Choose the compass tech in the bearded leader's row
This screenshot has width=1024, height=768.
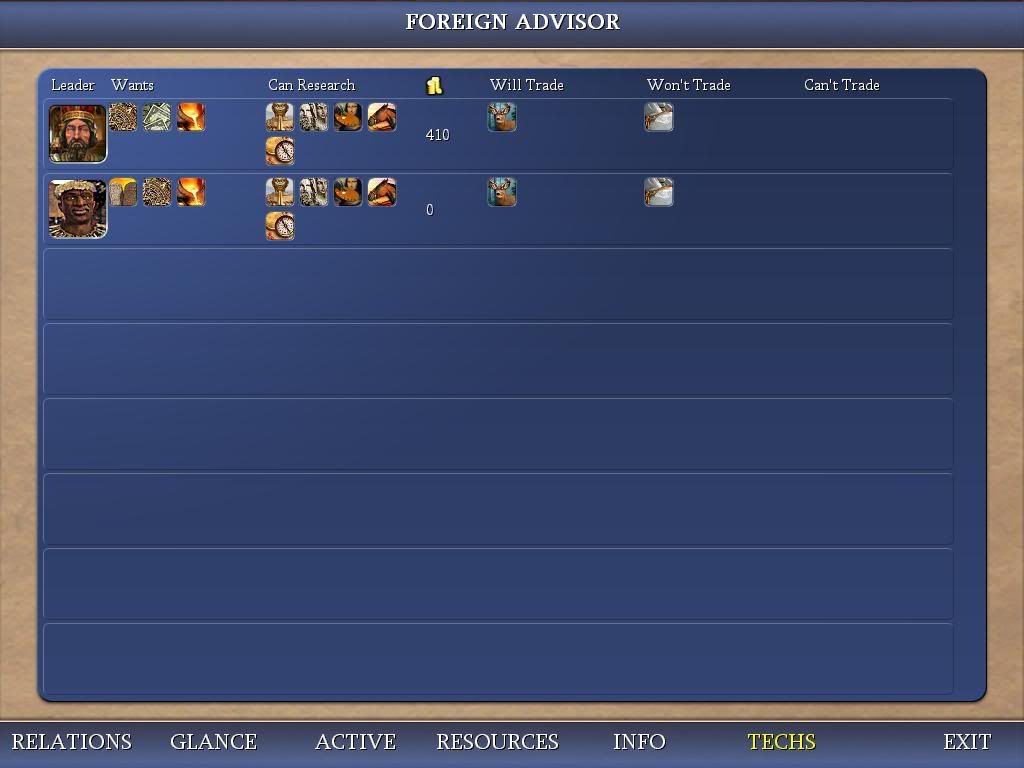(280, 151)
